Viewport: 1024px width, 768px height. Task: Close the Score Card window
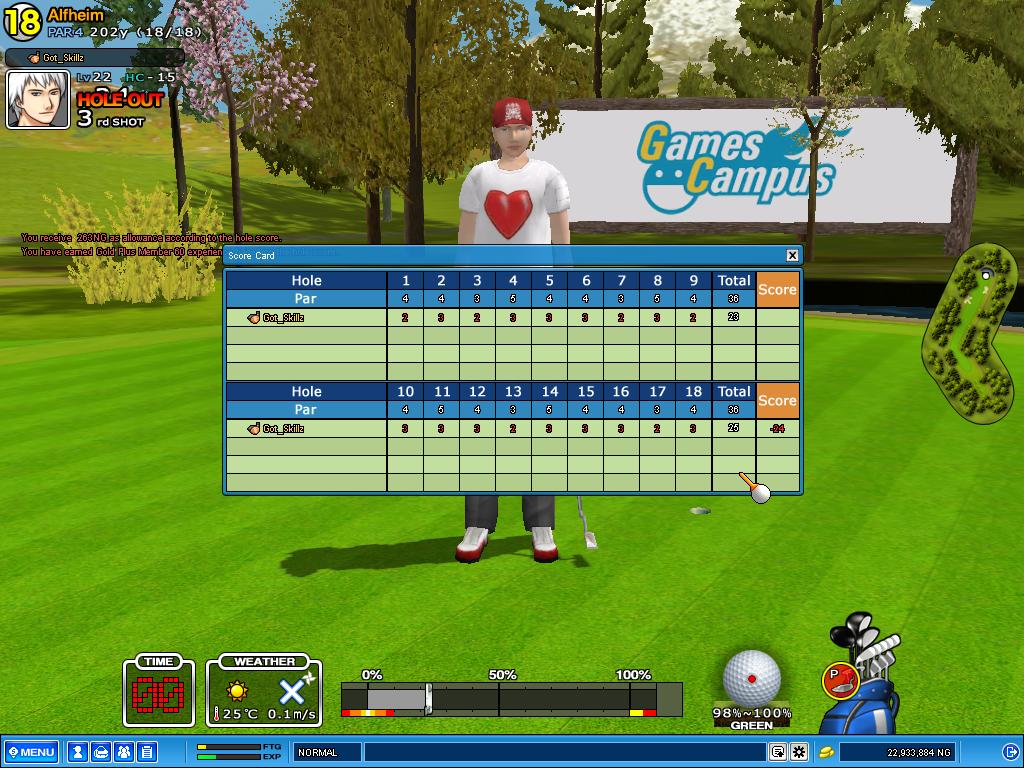[x=792, y=255]
